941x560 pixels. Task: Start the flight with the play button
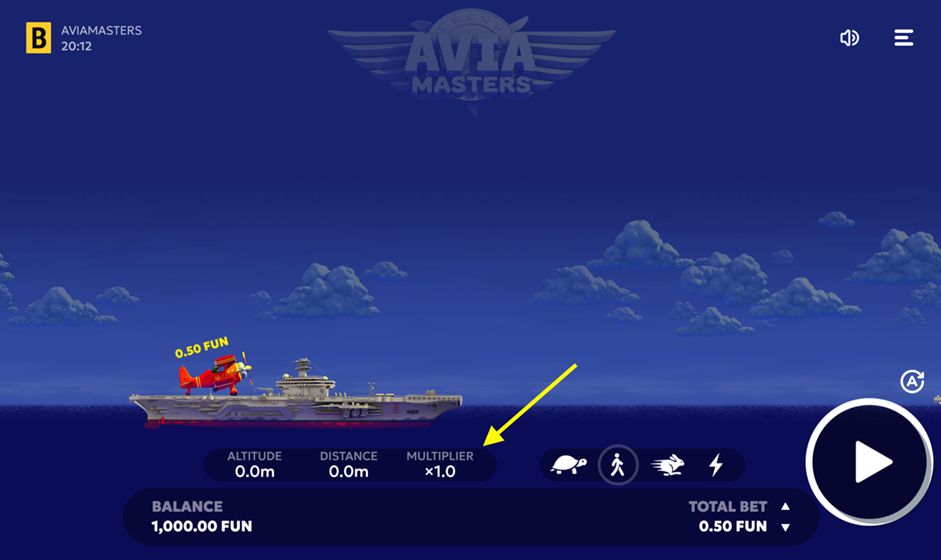coord(870,463)
